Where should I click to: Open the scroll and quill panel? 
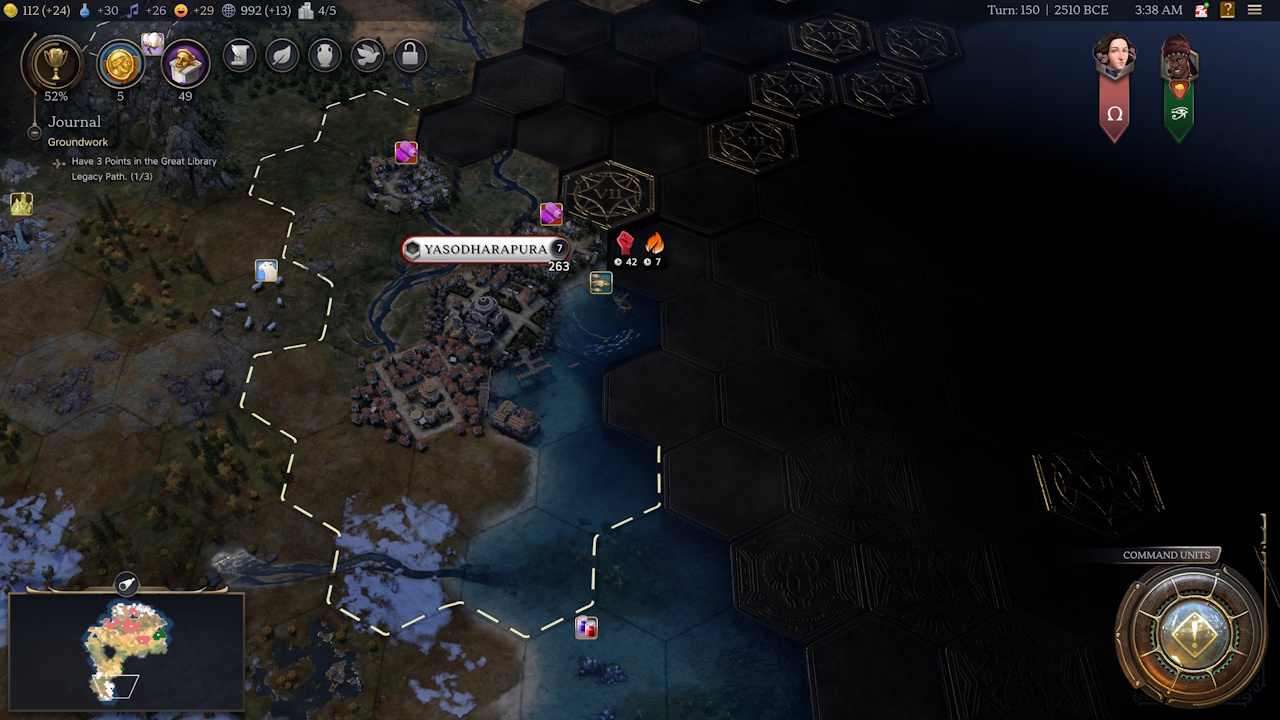240,55
